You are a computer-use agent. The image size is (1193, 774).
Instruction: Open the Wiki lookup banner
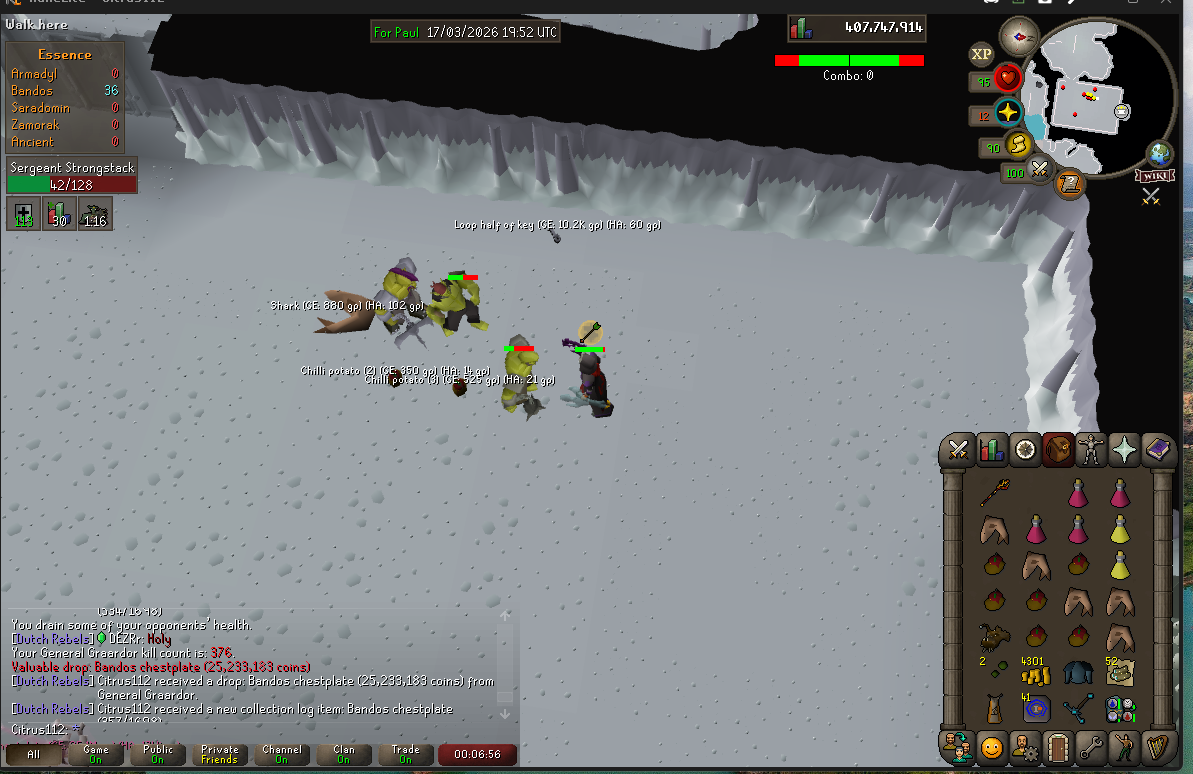1152,176
